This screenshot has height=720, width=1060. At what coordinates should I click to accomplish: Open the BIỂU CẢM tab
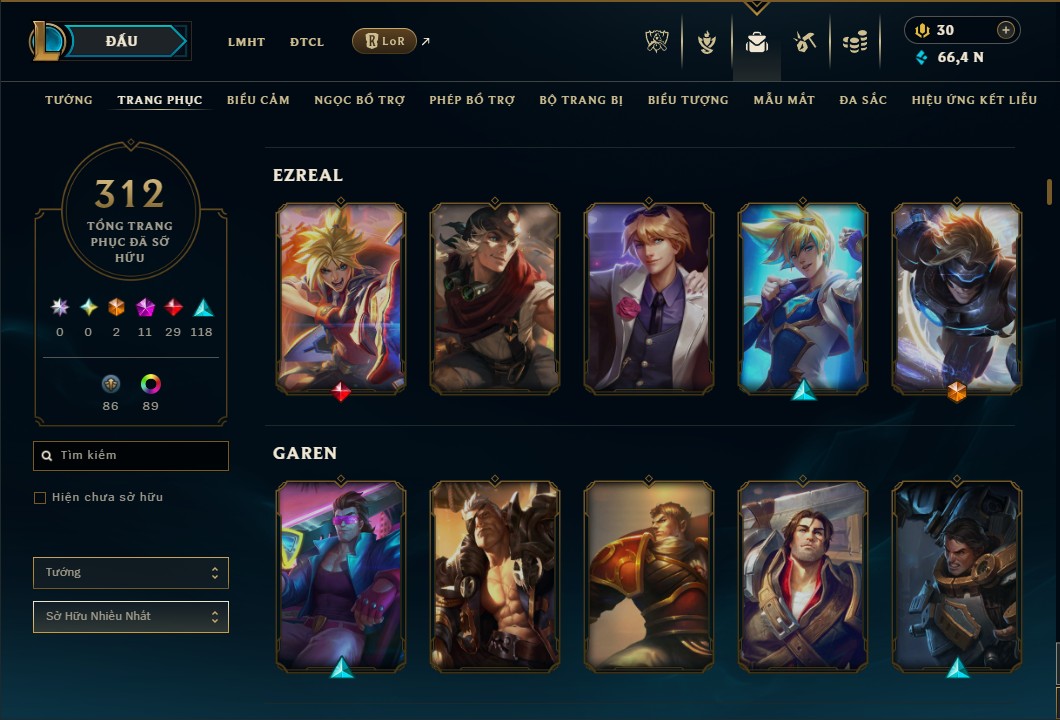coord(258,100)
